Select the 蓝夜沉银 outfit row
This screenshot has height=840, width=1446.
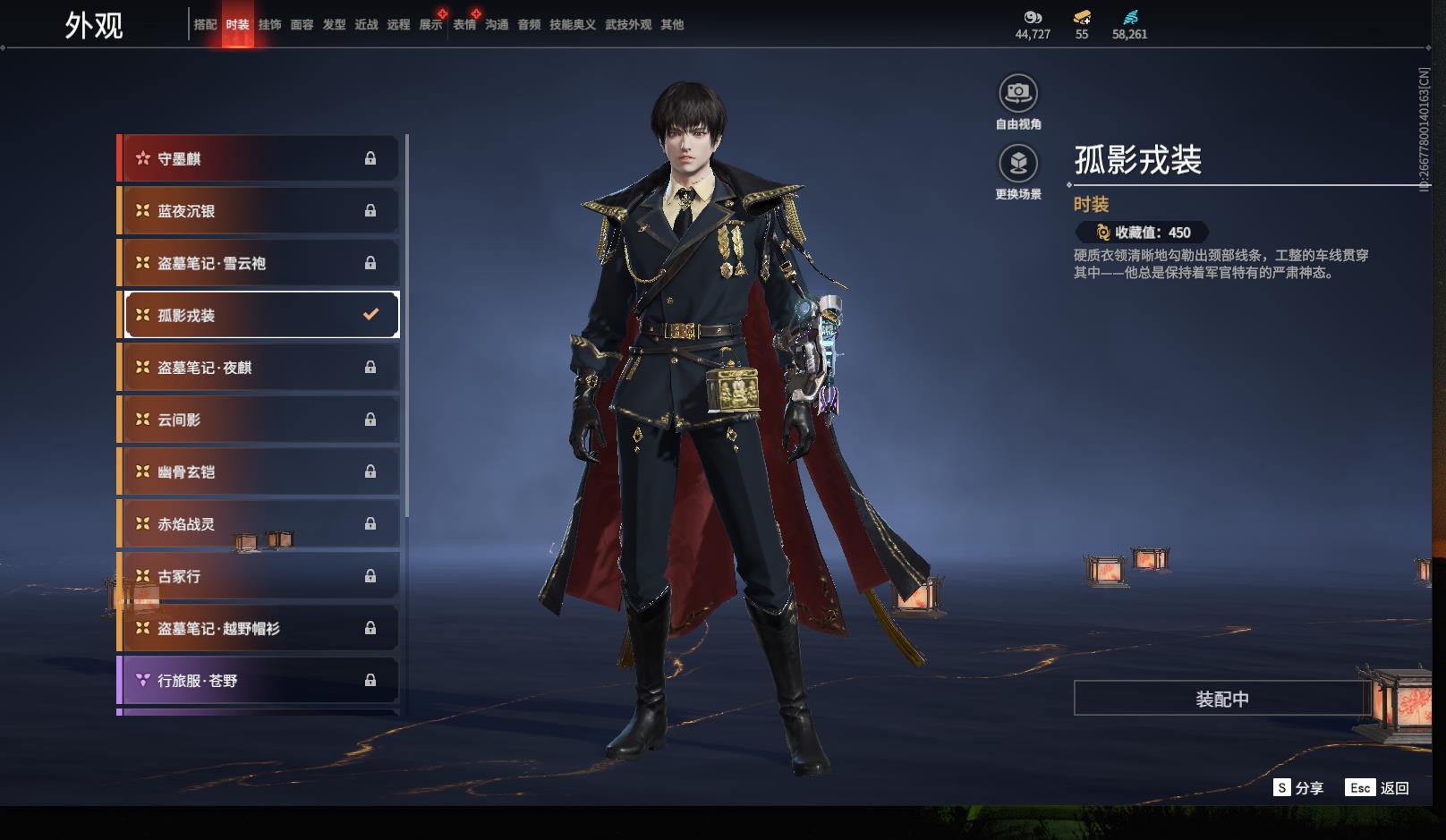tap(259, 211)
